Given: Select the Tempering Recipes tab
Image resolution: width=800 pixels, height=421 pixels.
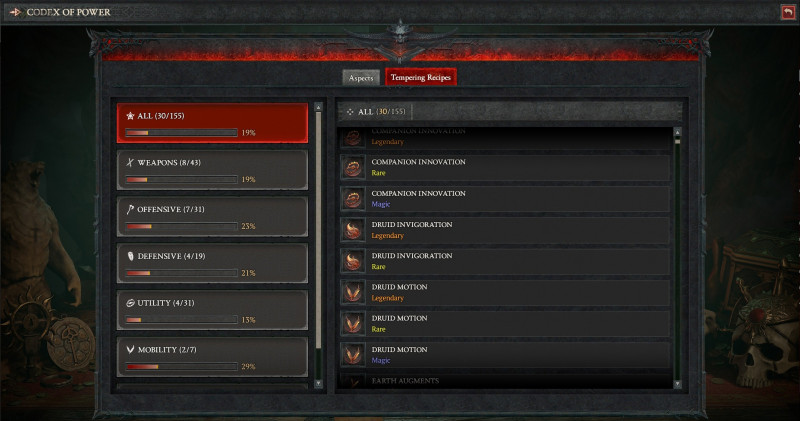Looking at the screenshot, I should tap(421, 77).
